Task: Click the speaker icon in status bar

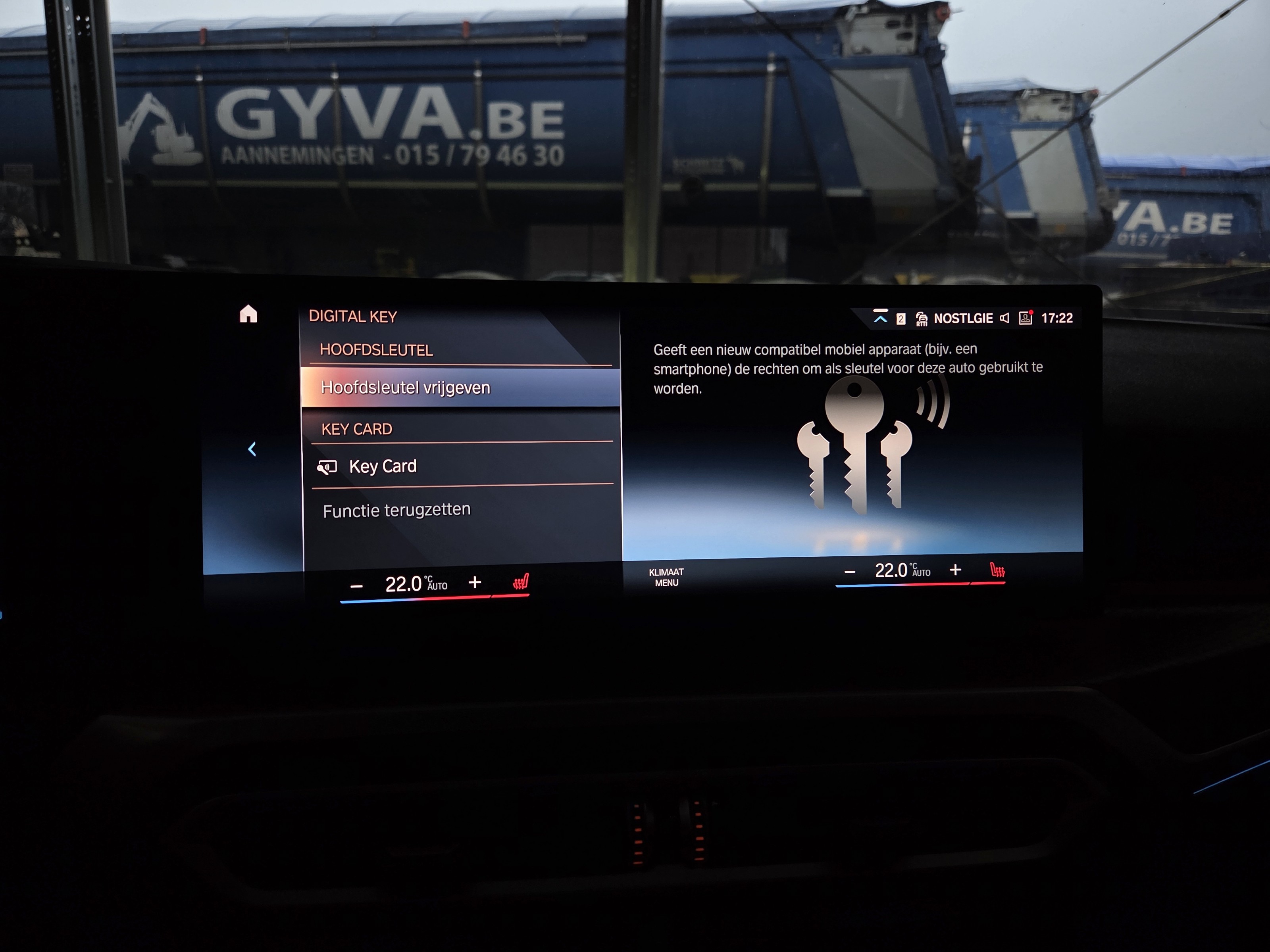Action: pos(1004,318)
